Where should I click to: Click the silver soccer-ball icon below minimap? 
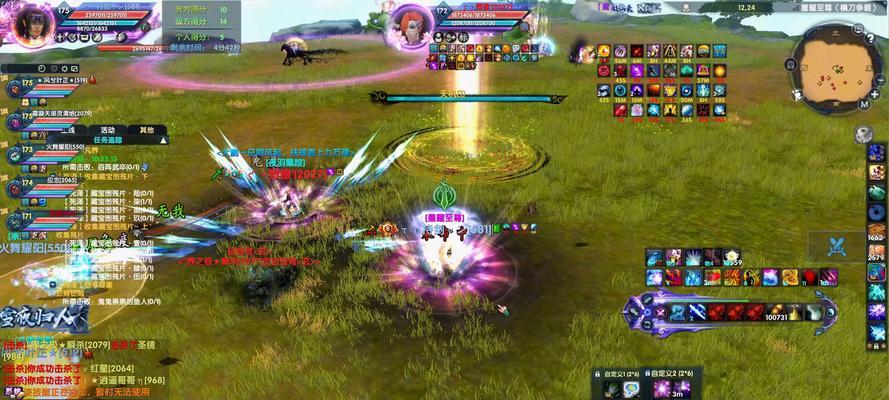coord(864,134)
